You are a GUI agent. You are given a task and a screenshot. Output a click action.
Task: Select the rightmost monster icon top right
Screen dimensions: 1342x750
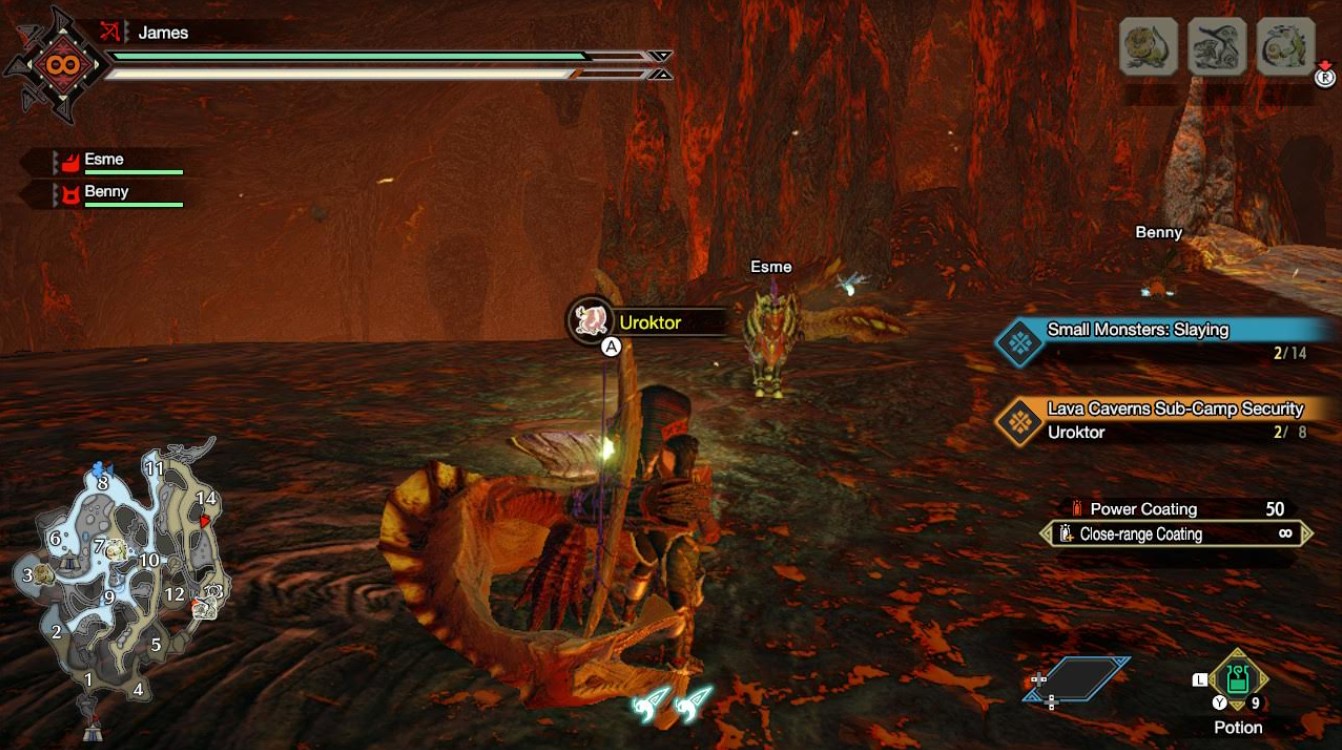[x=1286, y=47]
